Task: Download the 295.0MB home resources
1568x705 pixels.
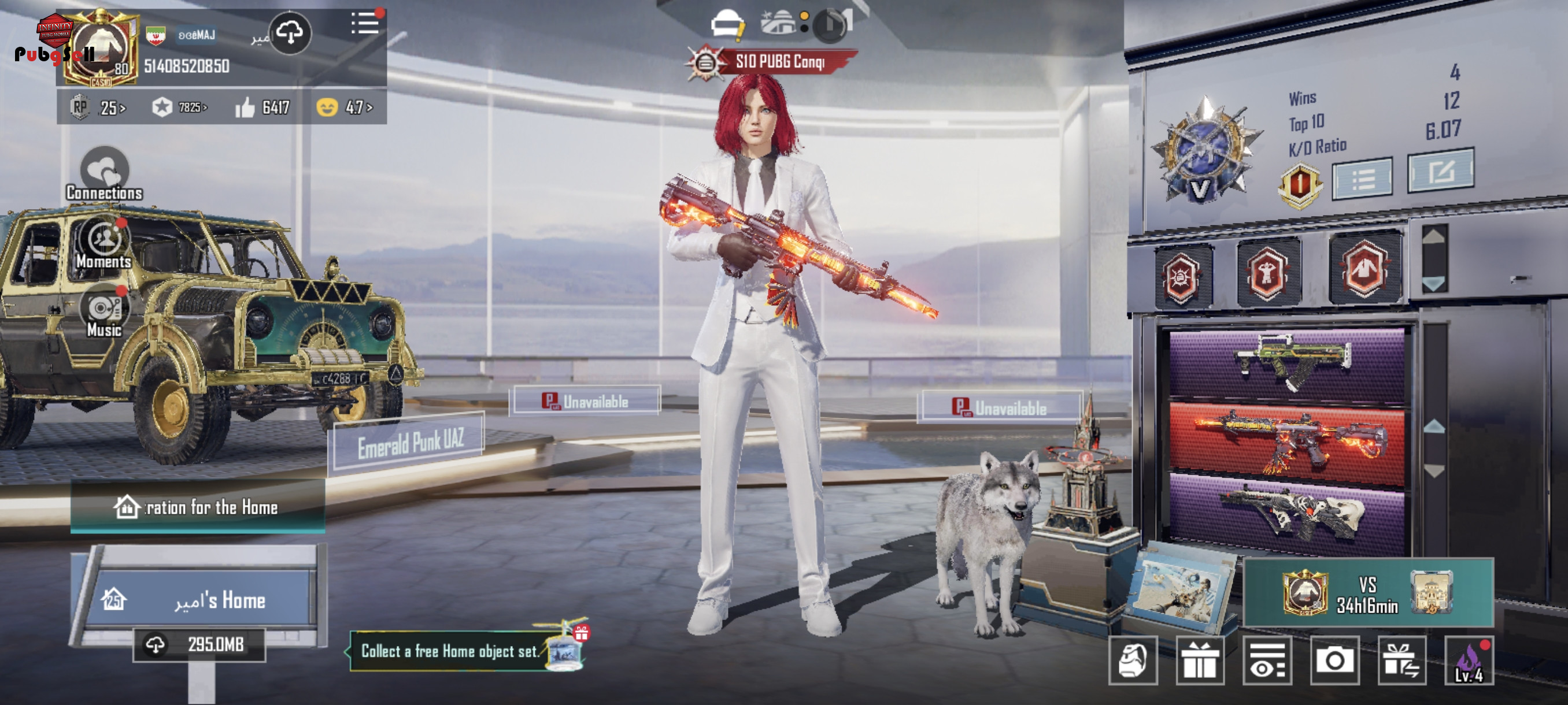Action: (x=199, y=644)
